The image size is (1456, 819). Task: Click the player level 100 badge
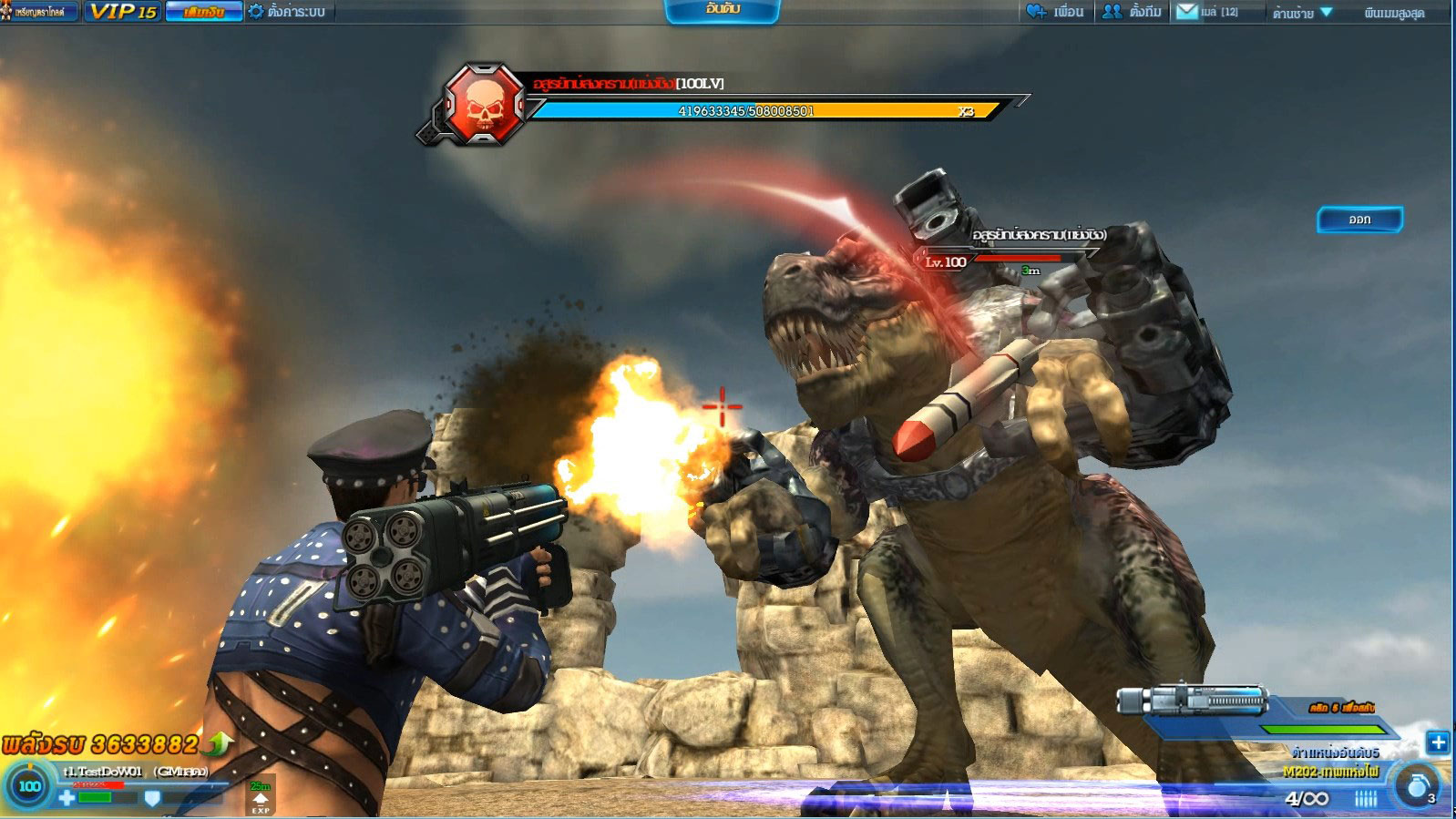click(x=30, y=786)
